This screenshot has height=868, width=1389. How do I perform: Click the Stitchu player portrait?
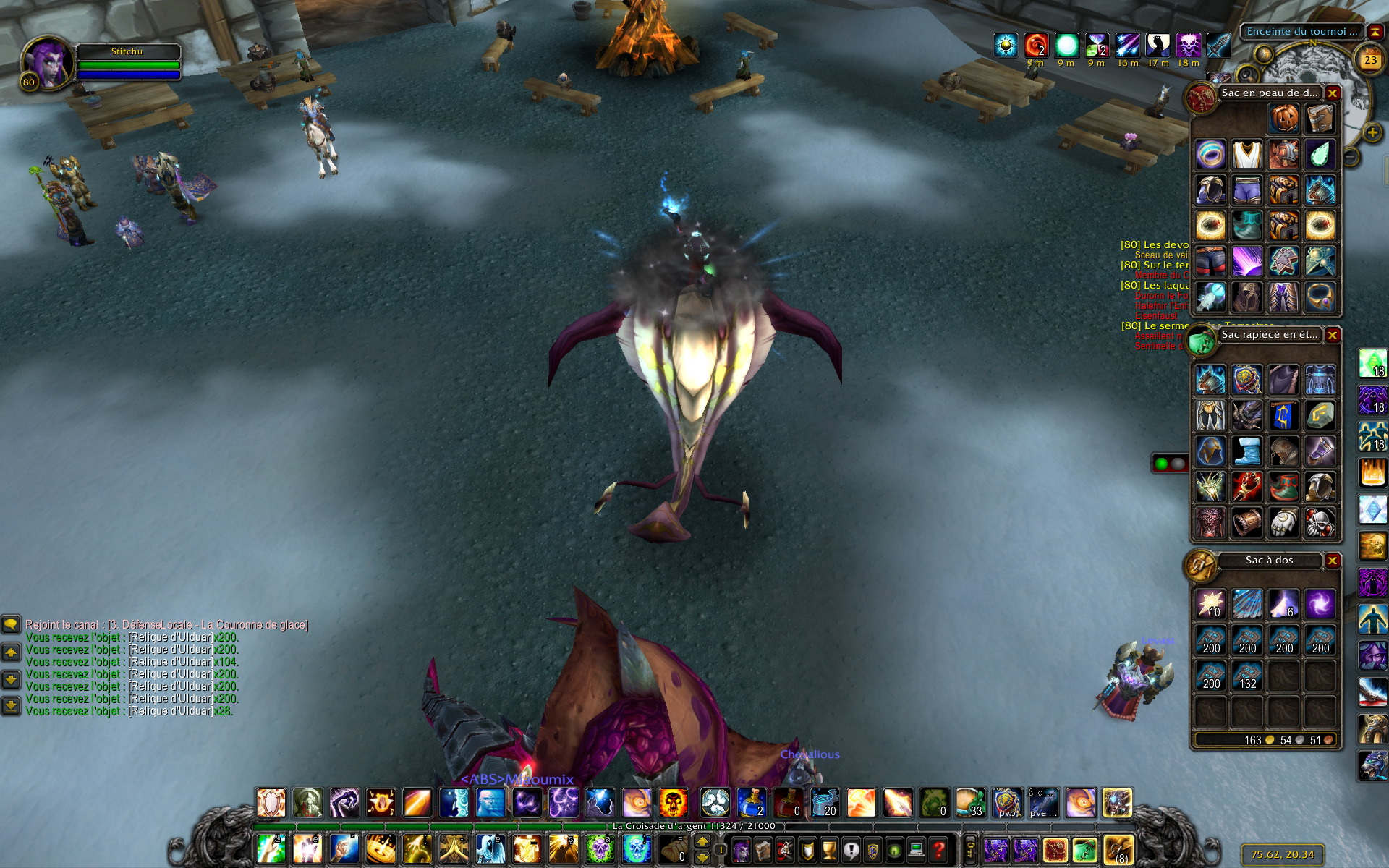coord(48,62)
